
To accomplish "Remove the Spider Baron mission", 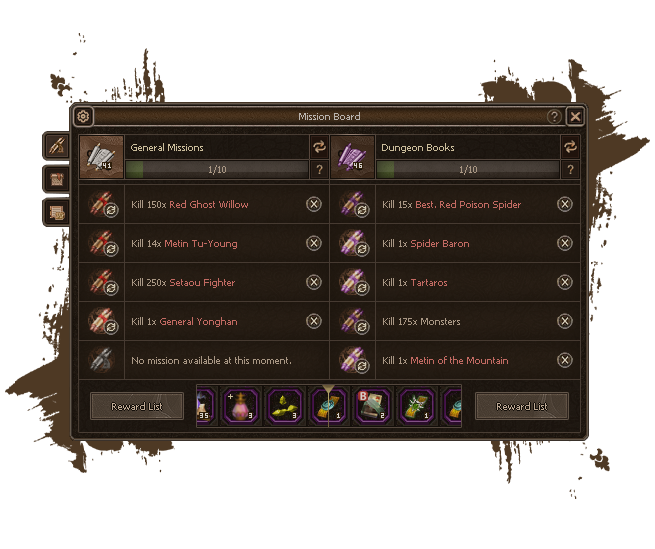I will (x=565, y=243).
